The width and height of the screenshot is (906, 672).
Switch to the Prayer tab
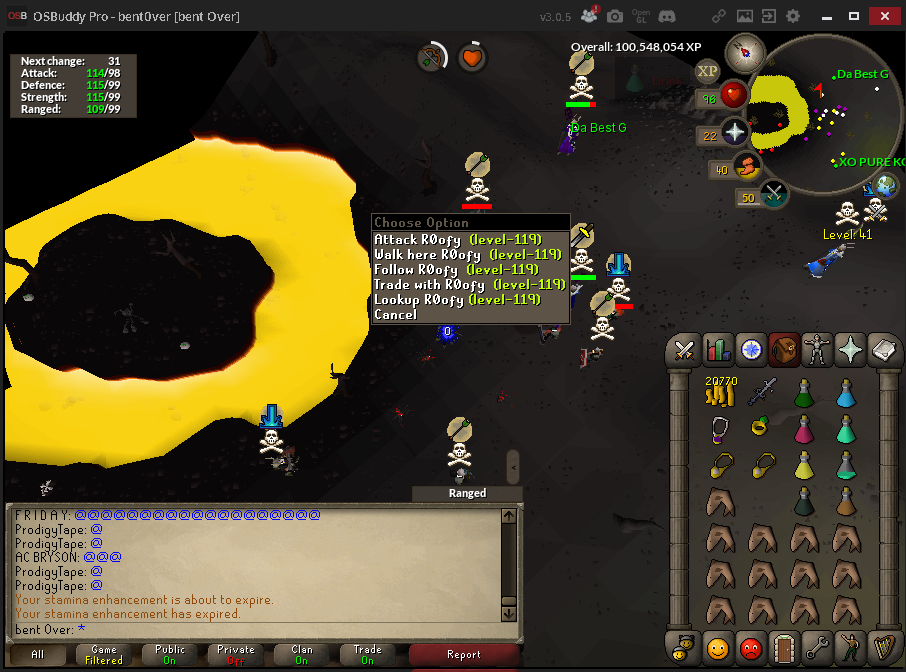click(851, 350)
